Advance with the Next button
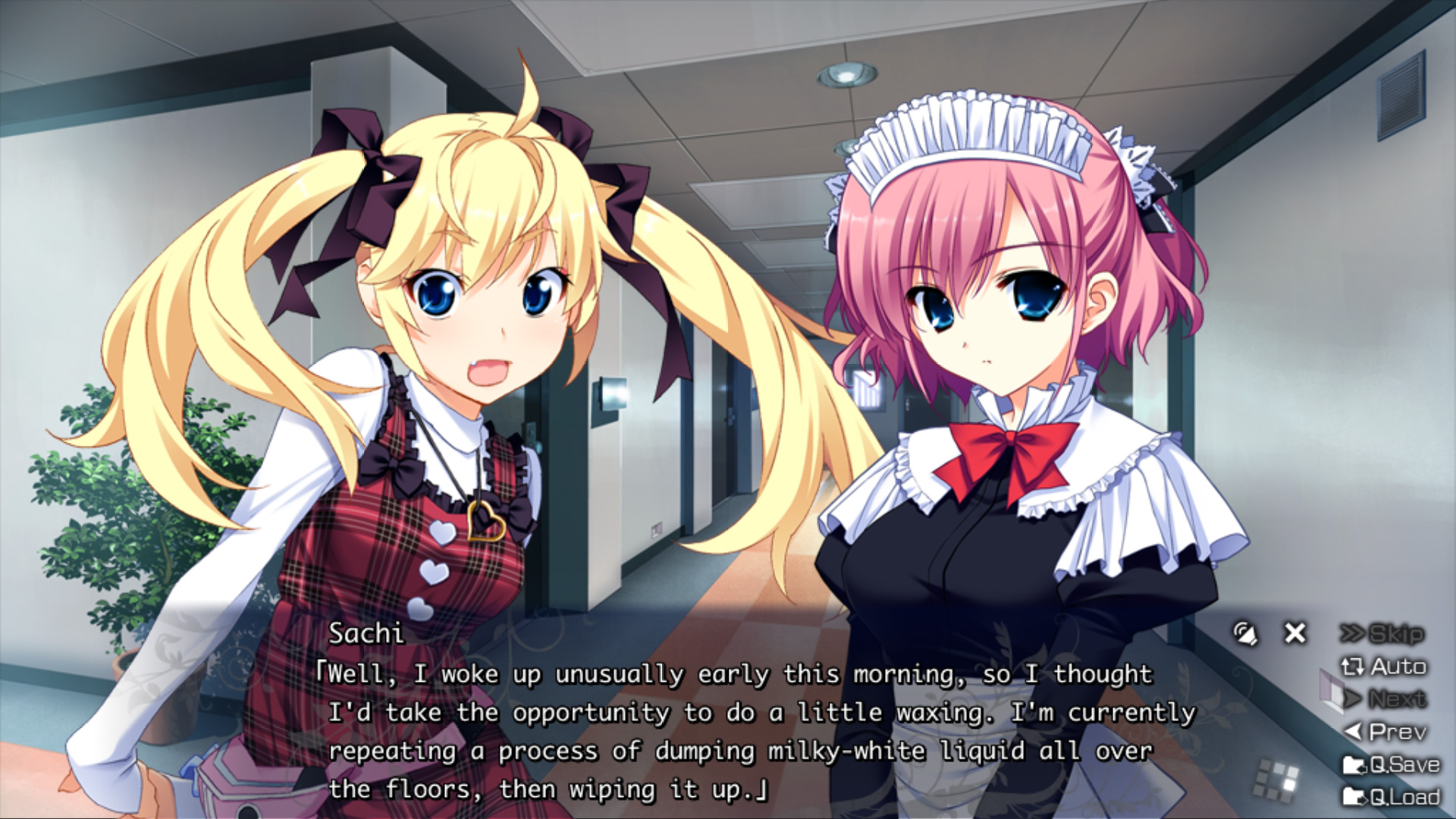 (x=1385, y=698)
